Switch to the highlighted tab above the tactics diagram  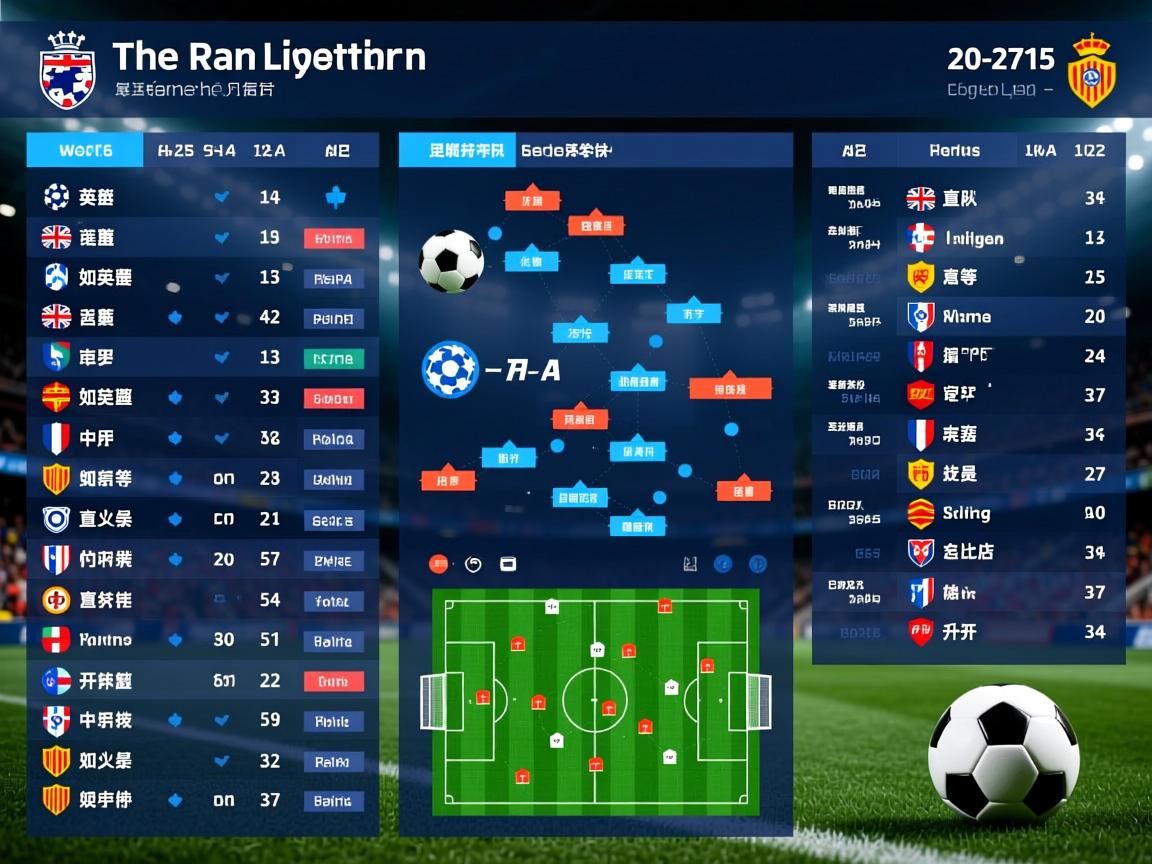[x=458, y=151]
